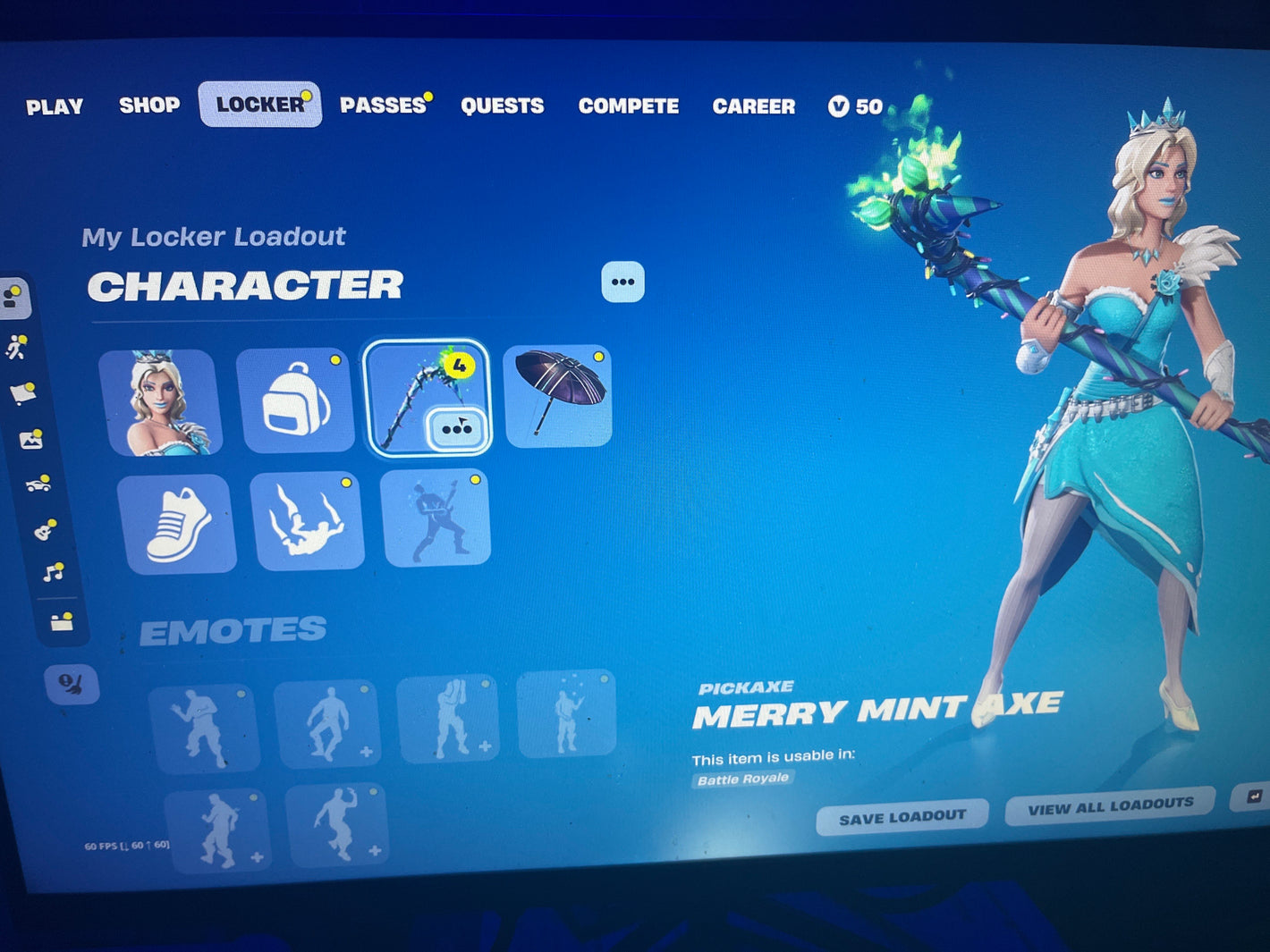
Task: Open VIEW ALL LOADOUTS
Action: point(1110,806)
